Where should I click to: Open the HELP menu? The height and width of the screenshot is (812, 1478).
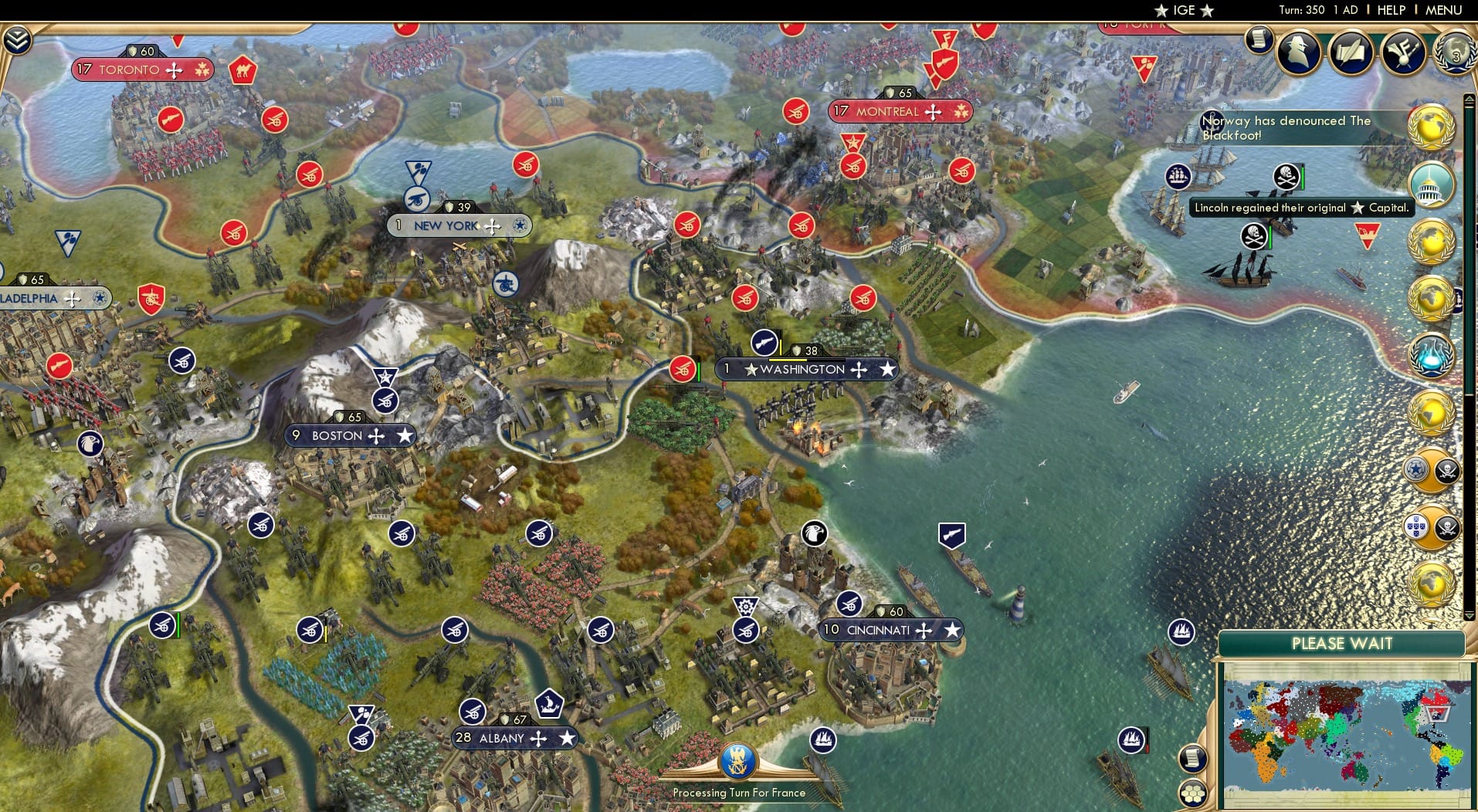coord(1391,10)
